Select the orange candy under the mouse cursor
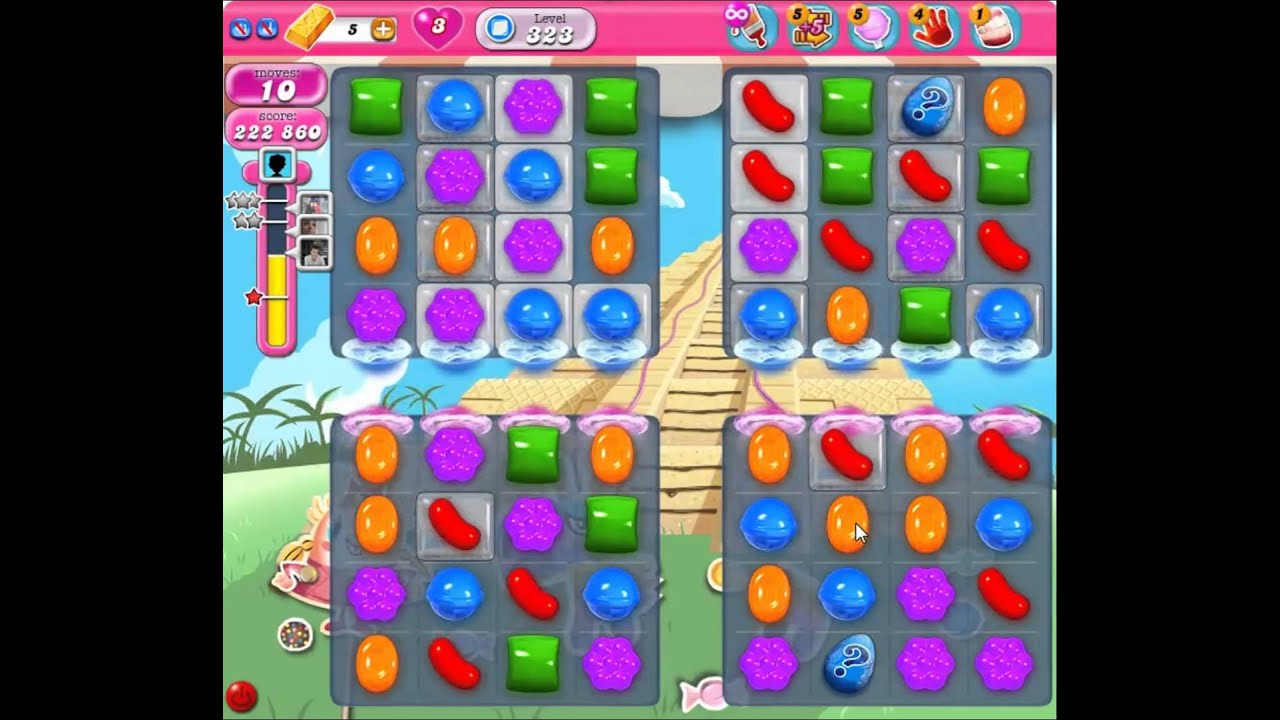 click(847, 525)
